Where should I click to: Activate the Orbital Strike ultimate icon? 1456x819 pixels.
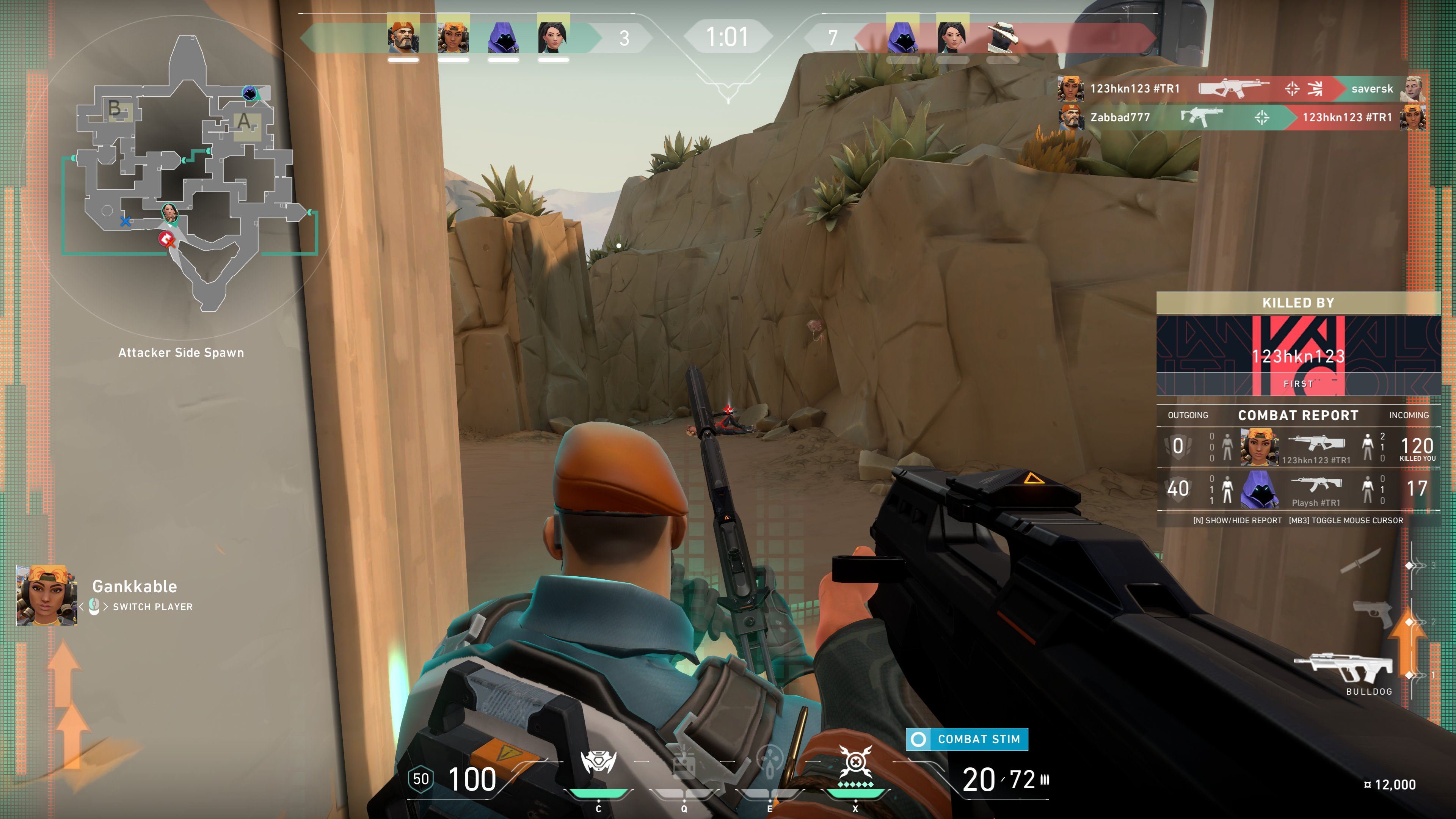[x=855, y=763]
